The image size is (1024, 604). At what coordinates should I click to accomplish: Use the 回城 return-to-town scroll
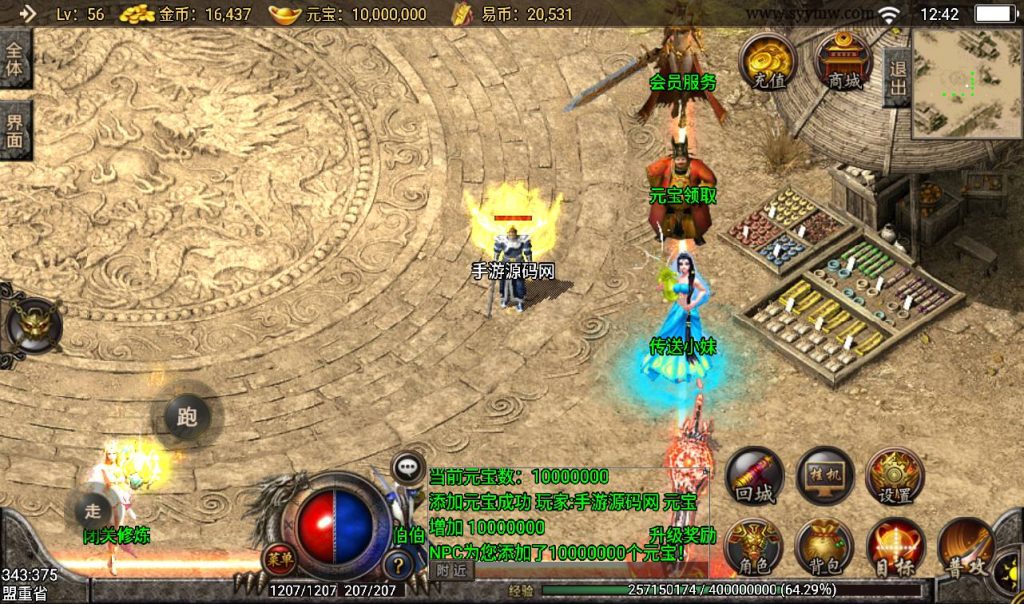[x=755, y=475]
